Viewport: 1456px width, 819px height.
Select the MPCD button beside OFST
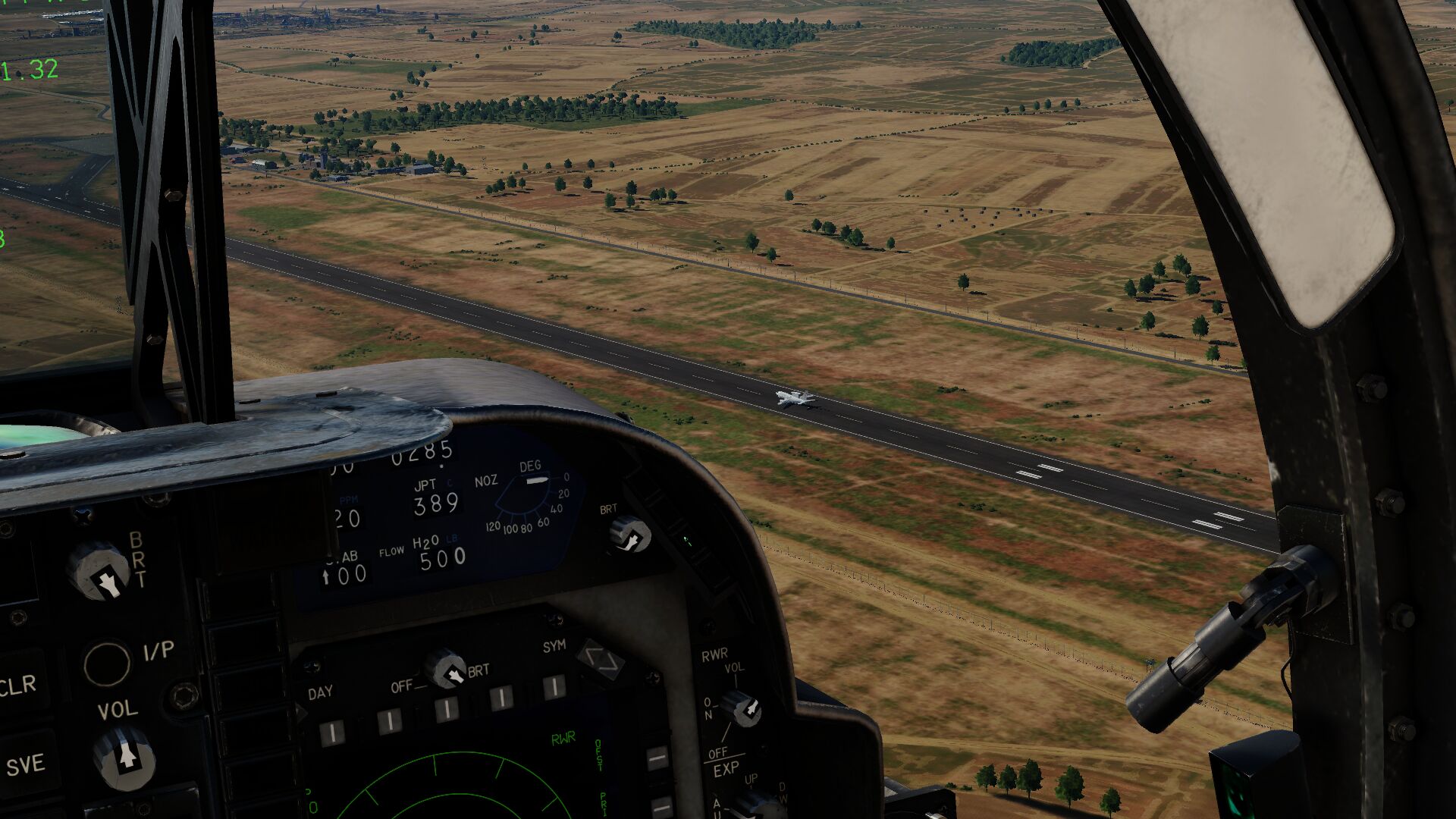pos(657,758)
